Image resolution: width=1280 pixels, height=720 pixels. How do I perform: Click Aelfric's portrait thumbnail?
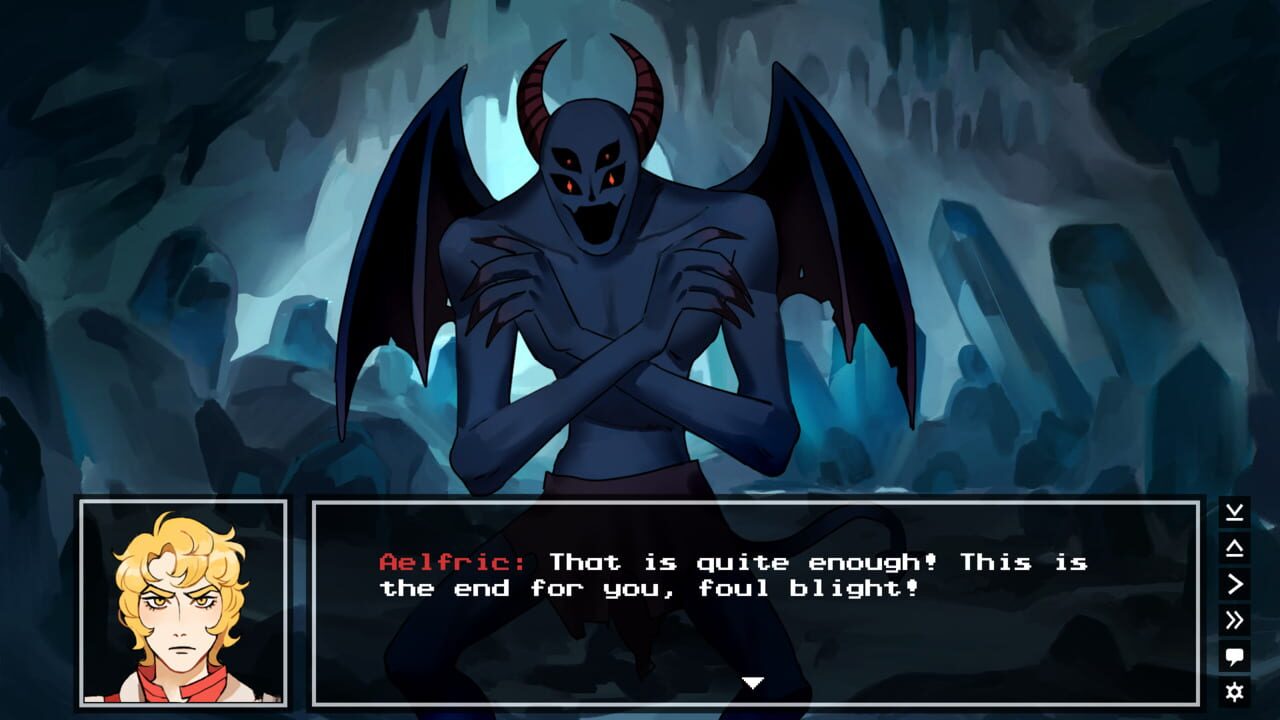(x=185, y=603)
